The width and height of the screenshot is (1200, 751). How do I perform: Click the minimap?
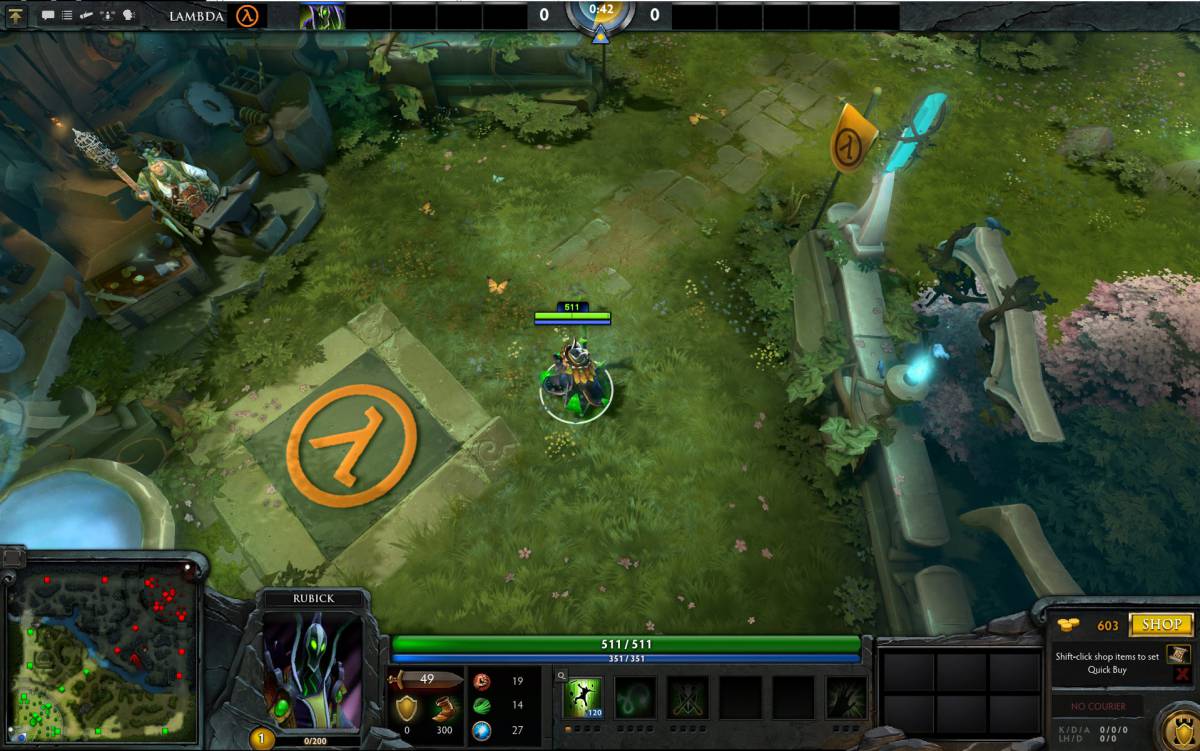click(x=100, y=651)
